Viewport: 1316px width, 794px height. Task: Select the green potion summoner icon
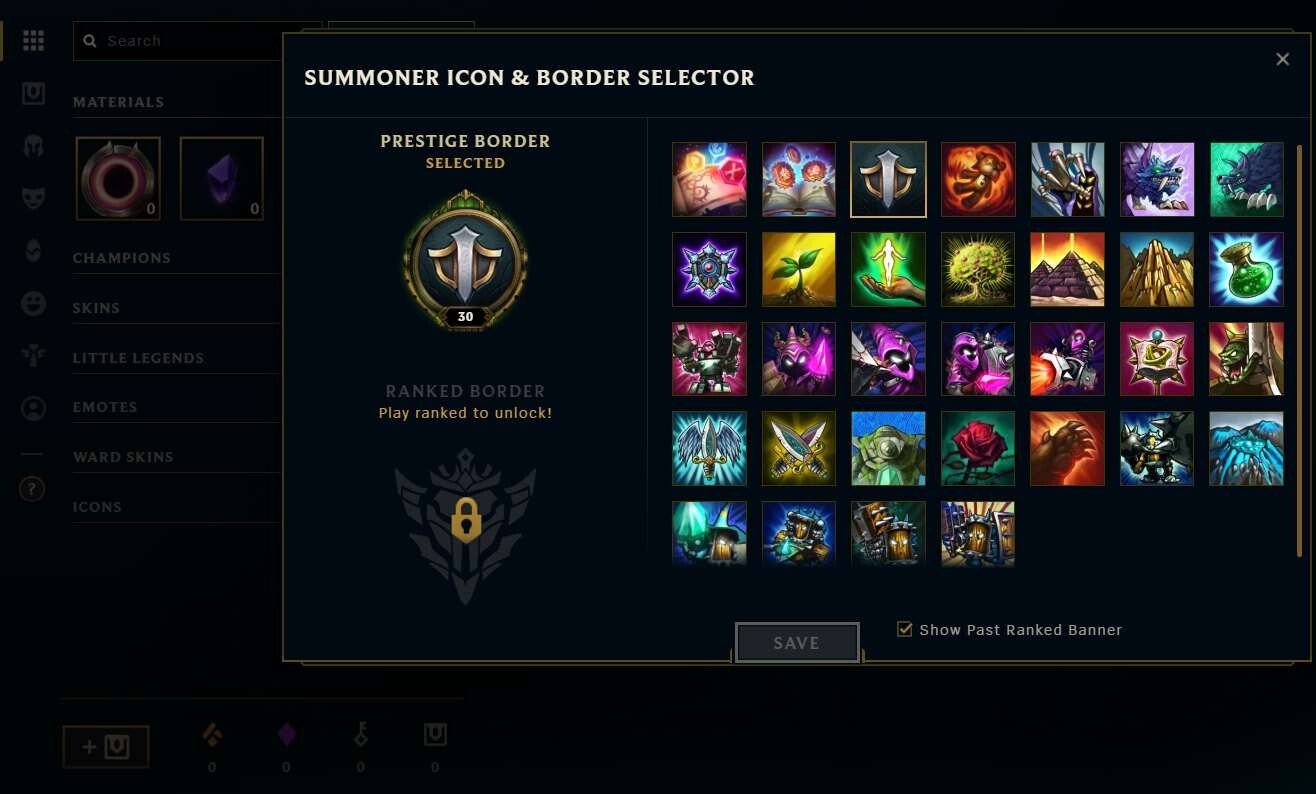pyautogui.click(x=1246, y=269)
